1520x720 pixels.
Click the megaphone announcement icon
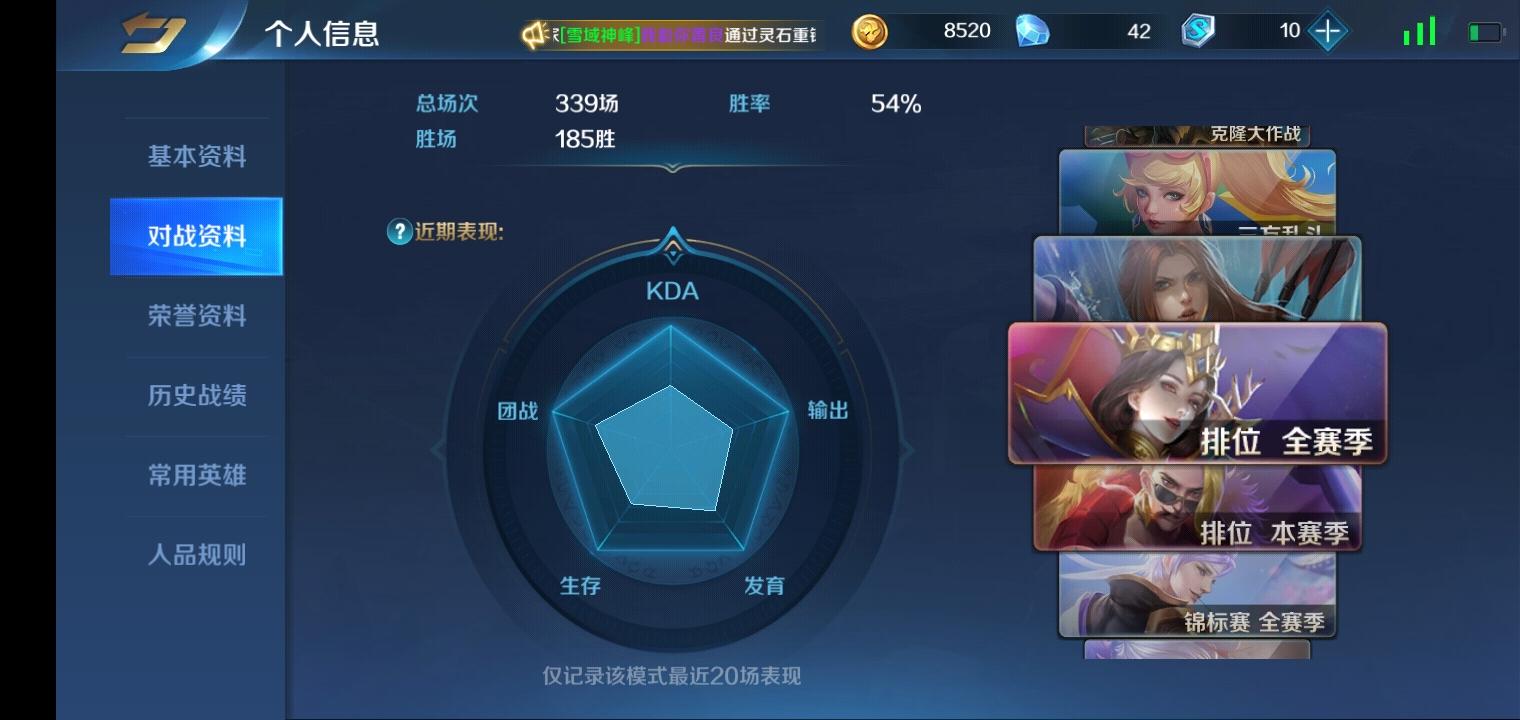pos(533,31)
